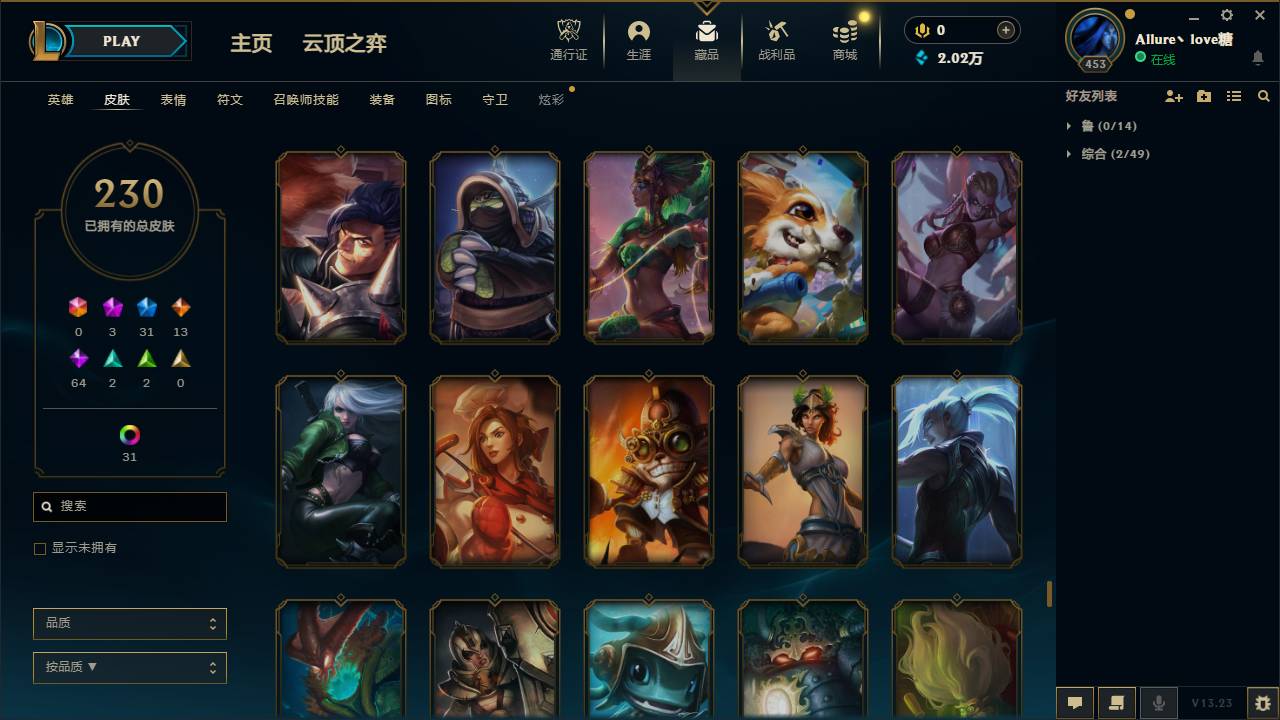Go to the 战利品 (Loot) page
Screen dimensions: 1280x720
tap(776, 40)
